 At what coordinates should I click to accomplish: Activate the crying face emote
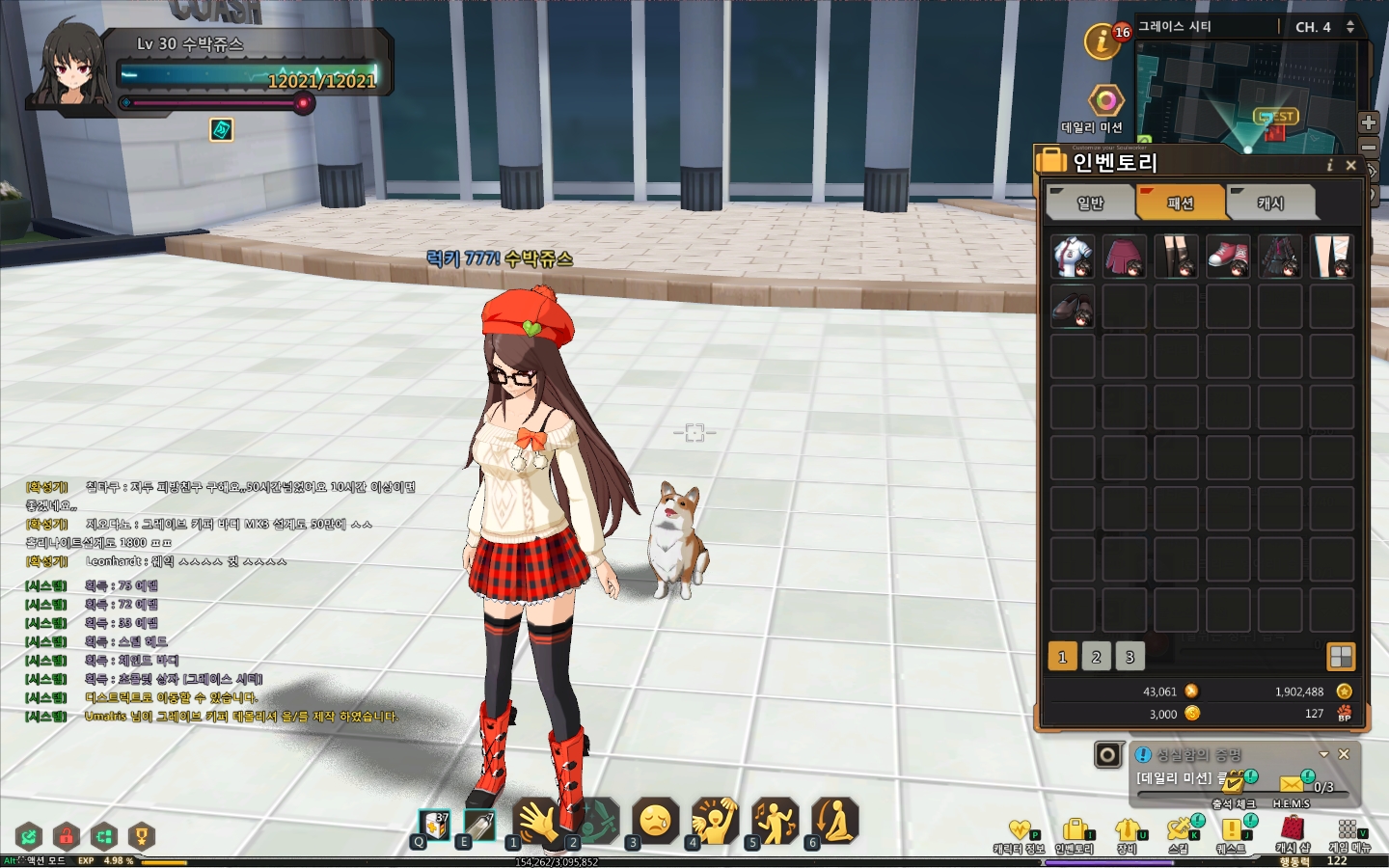pyautogui.click(x=656, y=822)
